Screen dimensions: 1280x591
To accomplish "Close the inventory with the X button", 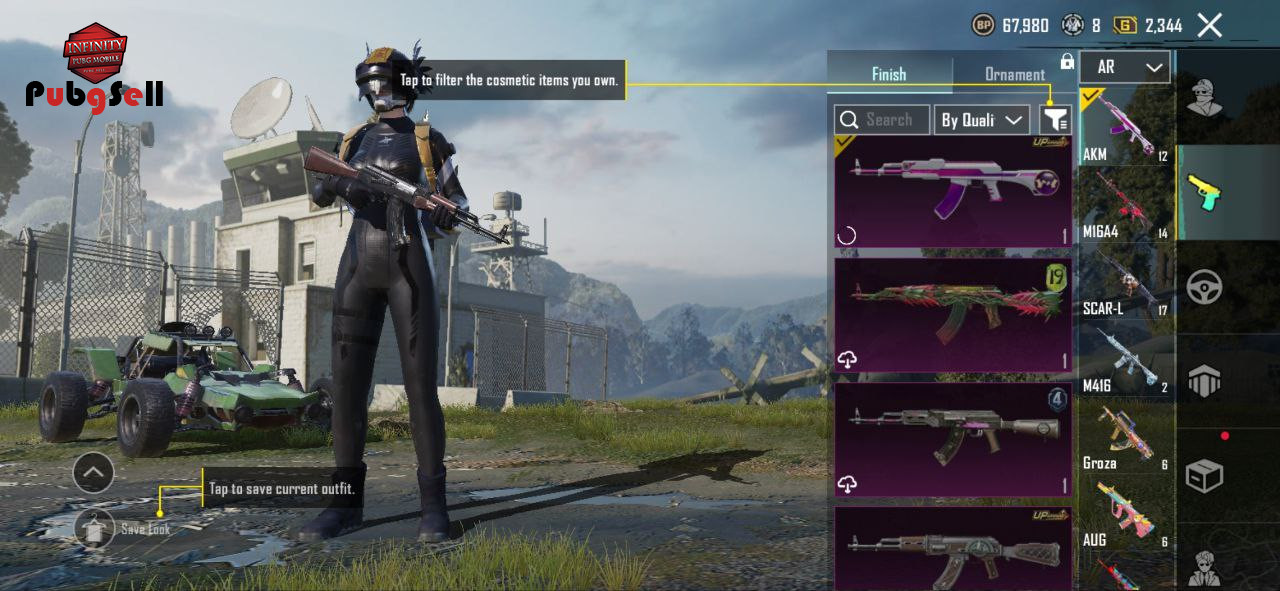I will (x=1209, y=26).
